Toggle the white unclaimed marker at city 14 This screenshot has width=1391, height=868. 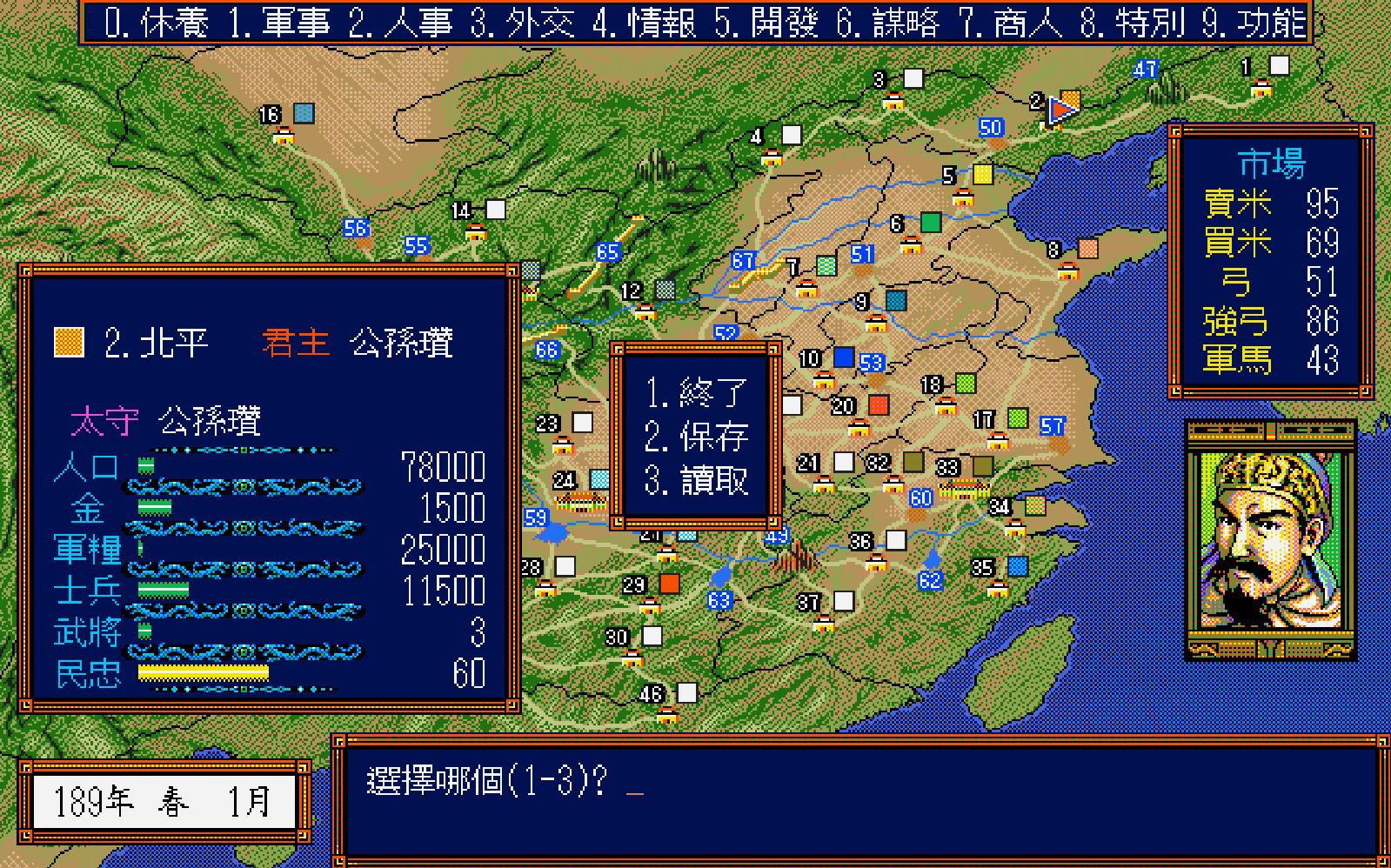click(493, 209)
